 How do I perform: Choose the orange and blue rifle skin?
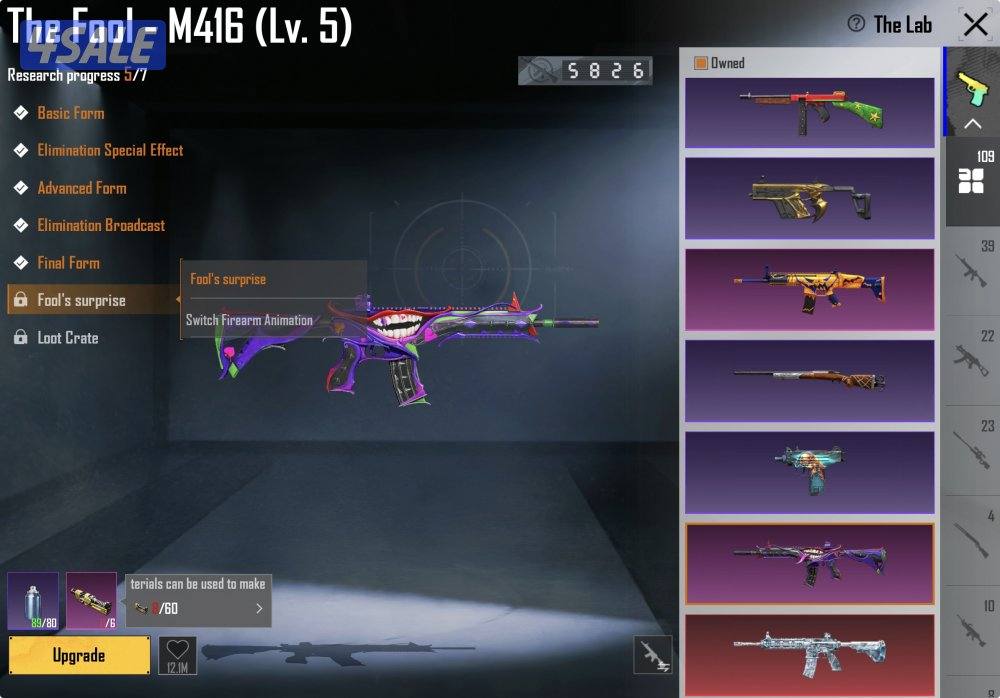(809, 289)
